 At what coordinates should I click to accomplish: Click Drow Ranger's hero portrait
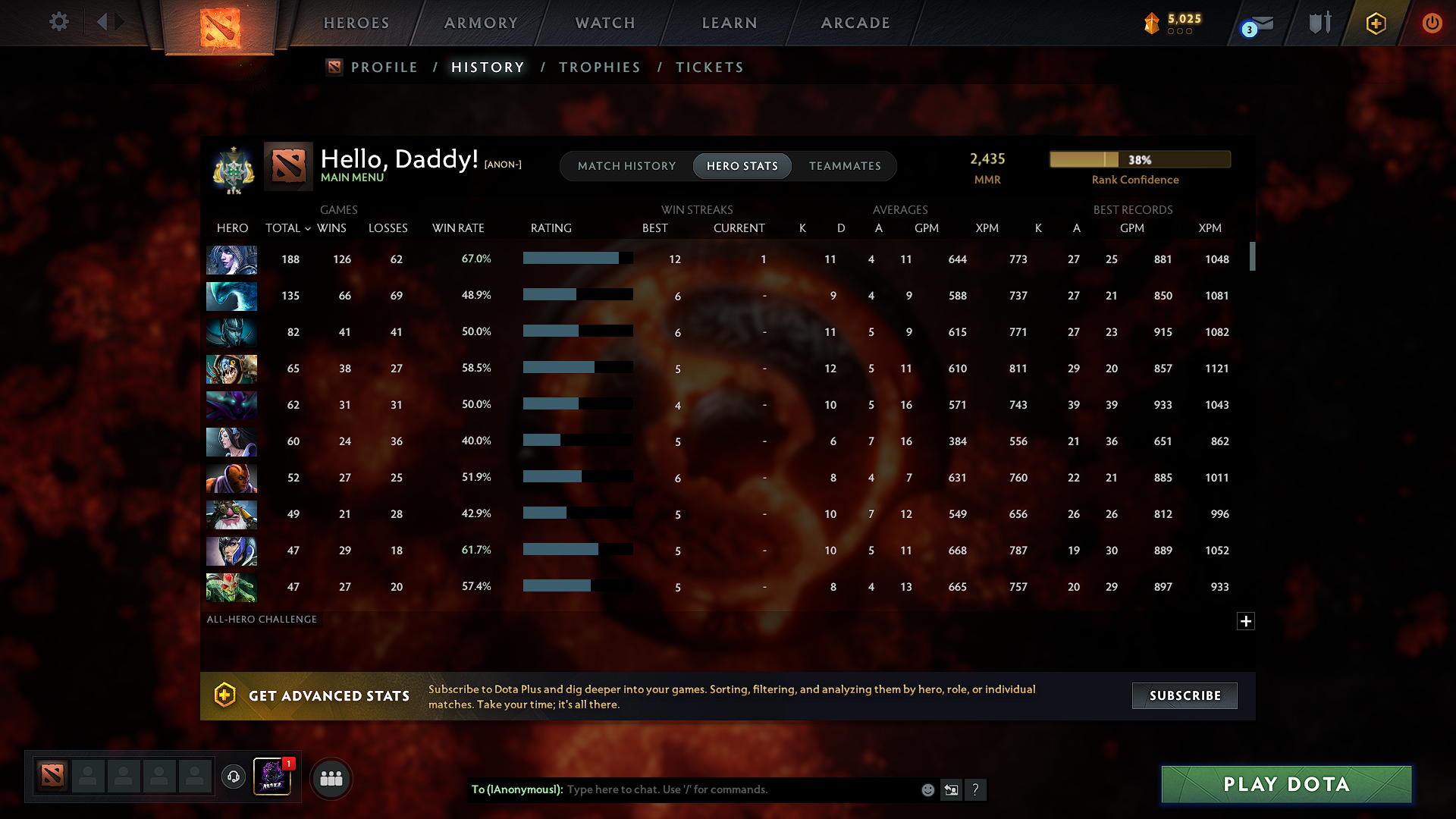[x=231, y=259]
